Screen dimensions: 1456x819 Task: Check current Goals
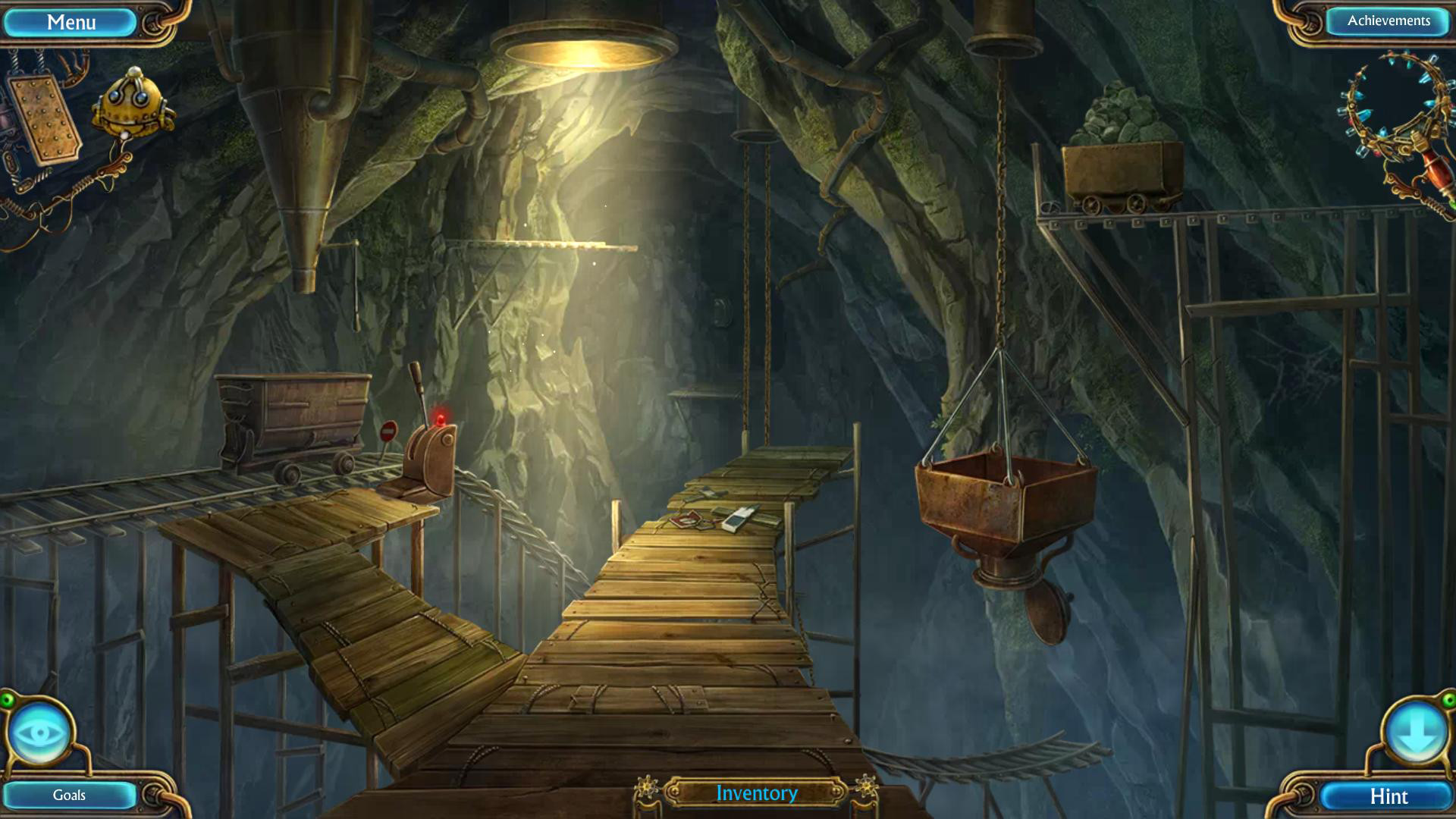coord(68,795)
